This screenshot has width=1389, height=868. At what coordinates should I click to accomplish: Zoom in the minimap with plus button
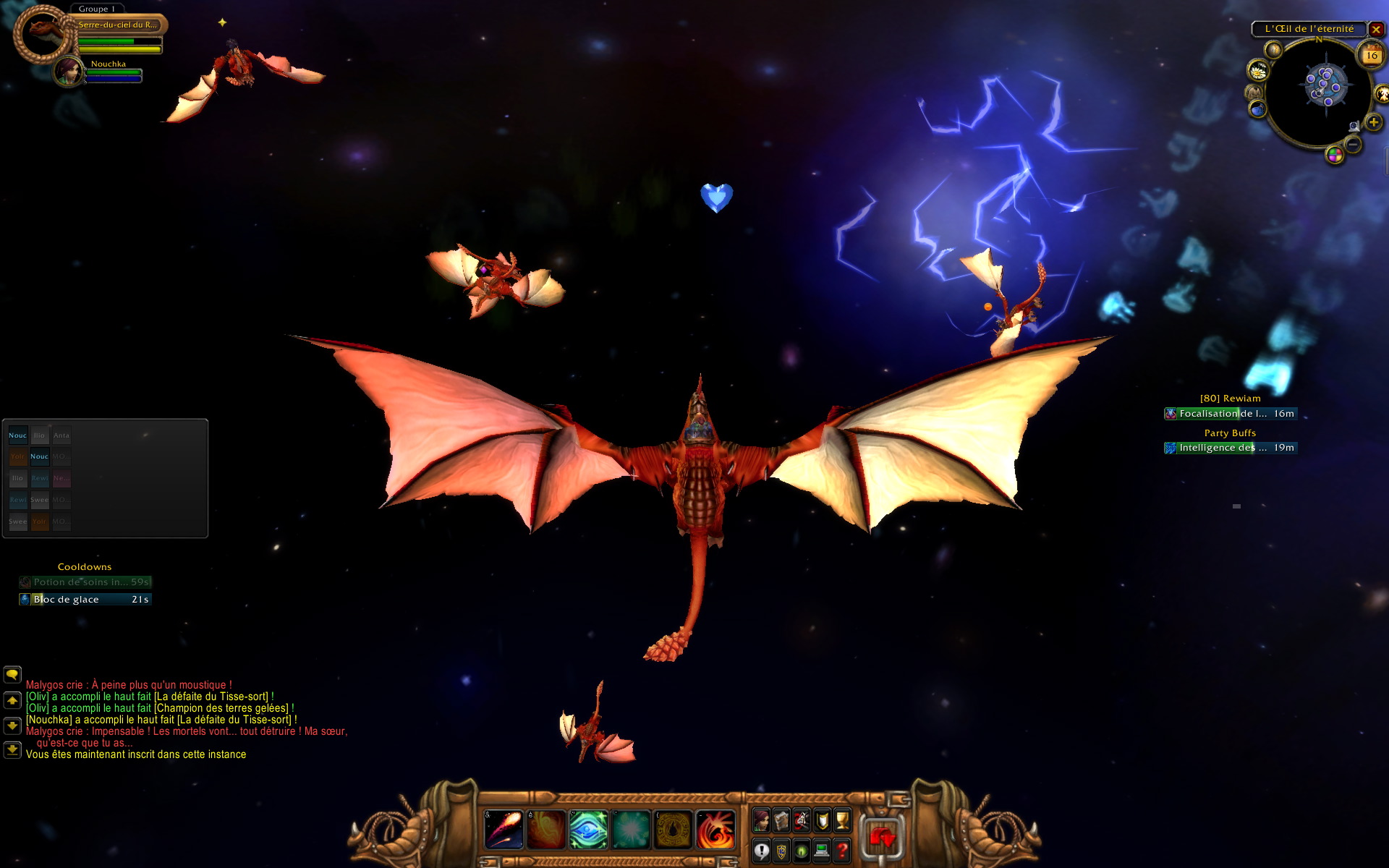(x=1373, y=122)
